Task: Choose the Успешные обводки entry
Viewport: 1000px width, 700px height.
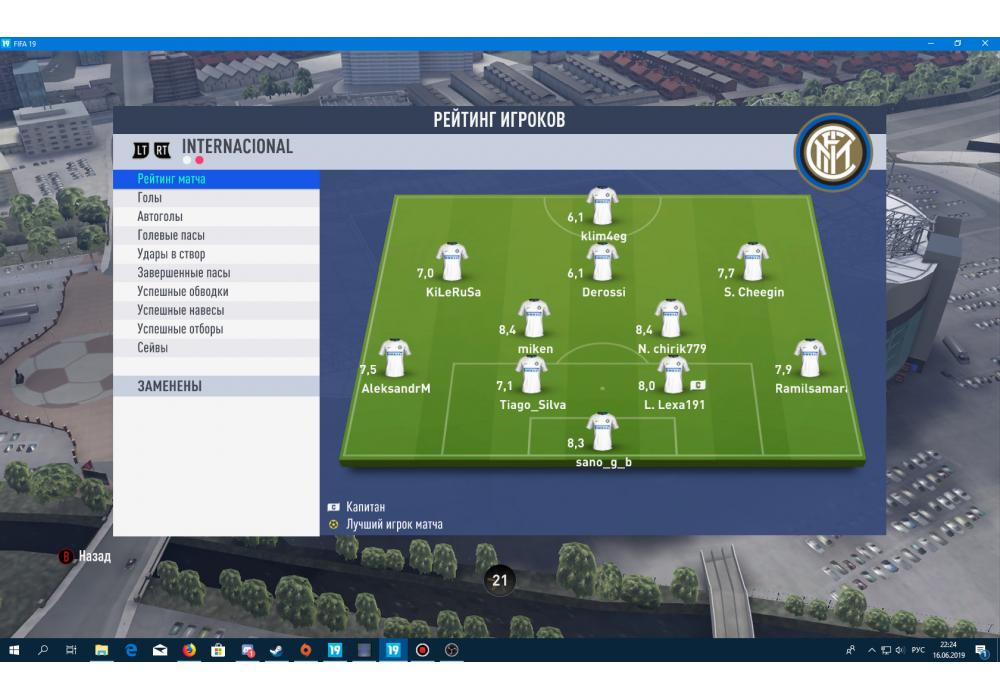Action: 216,292
